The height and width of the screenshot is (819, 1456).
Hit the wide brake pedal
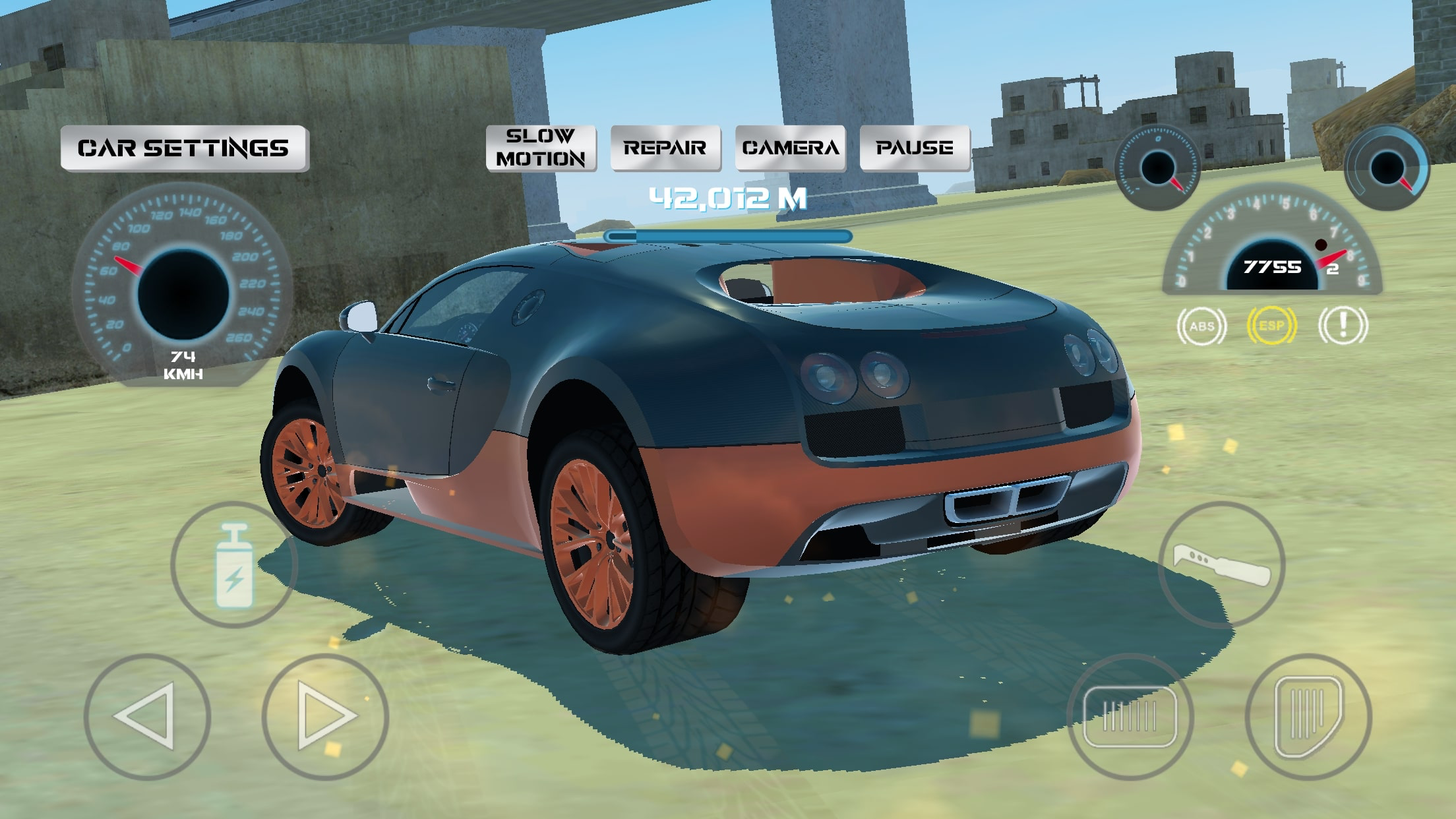[x=1130, y=716]
